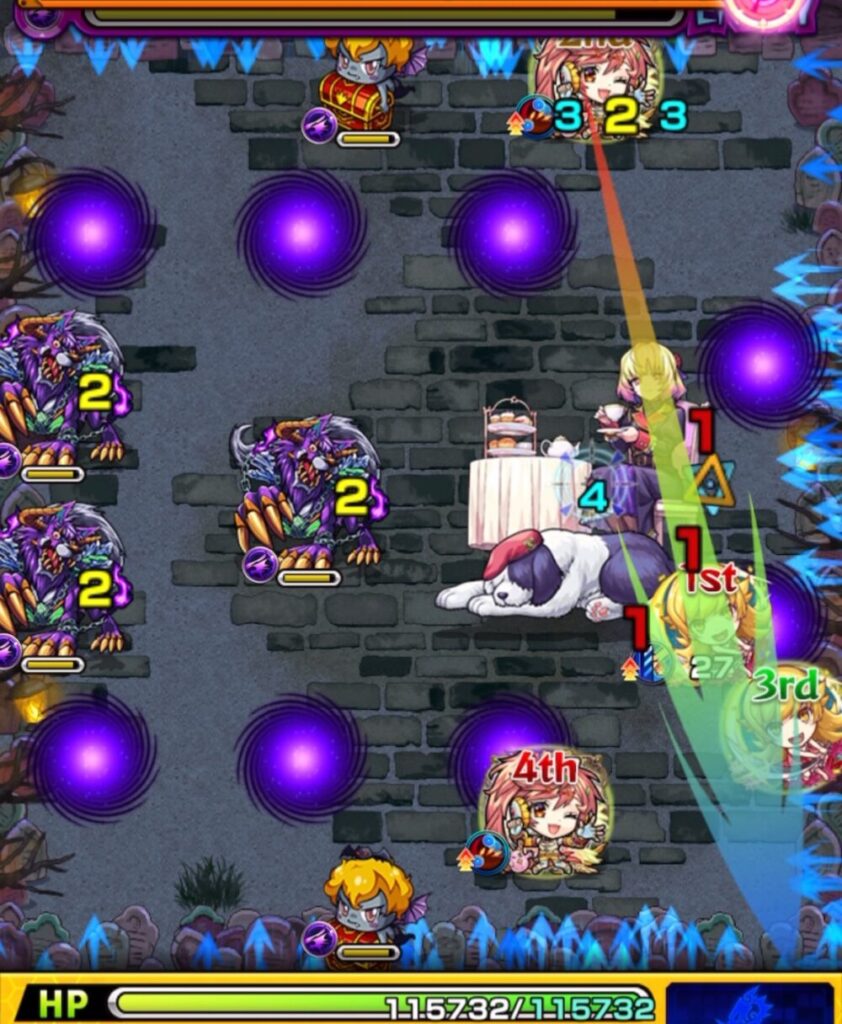The height and width of the screenshot is (1024, 842).
Task: Select the player unit marked 3rd
Action: click(x=790, y=730)
